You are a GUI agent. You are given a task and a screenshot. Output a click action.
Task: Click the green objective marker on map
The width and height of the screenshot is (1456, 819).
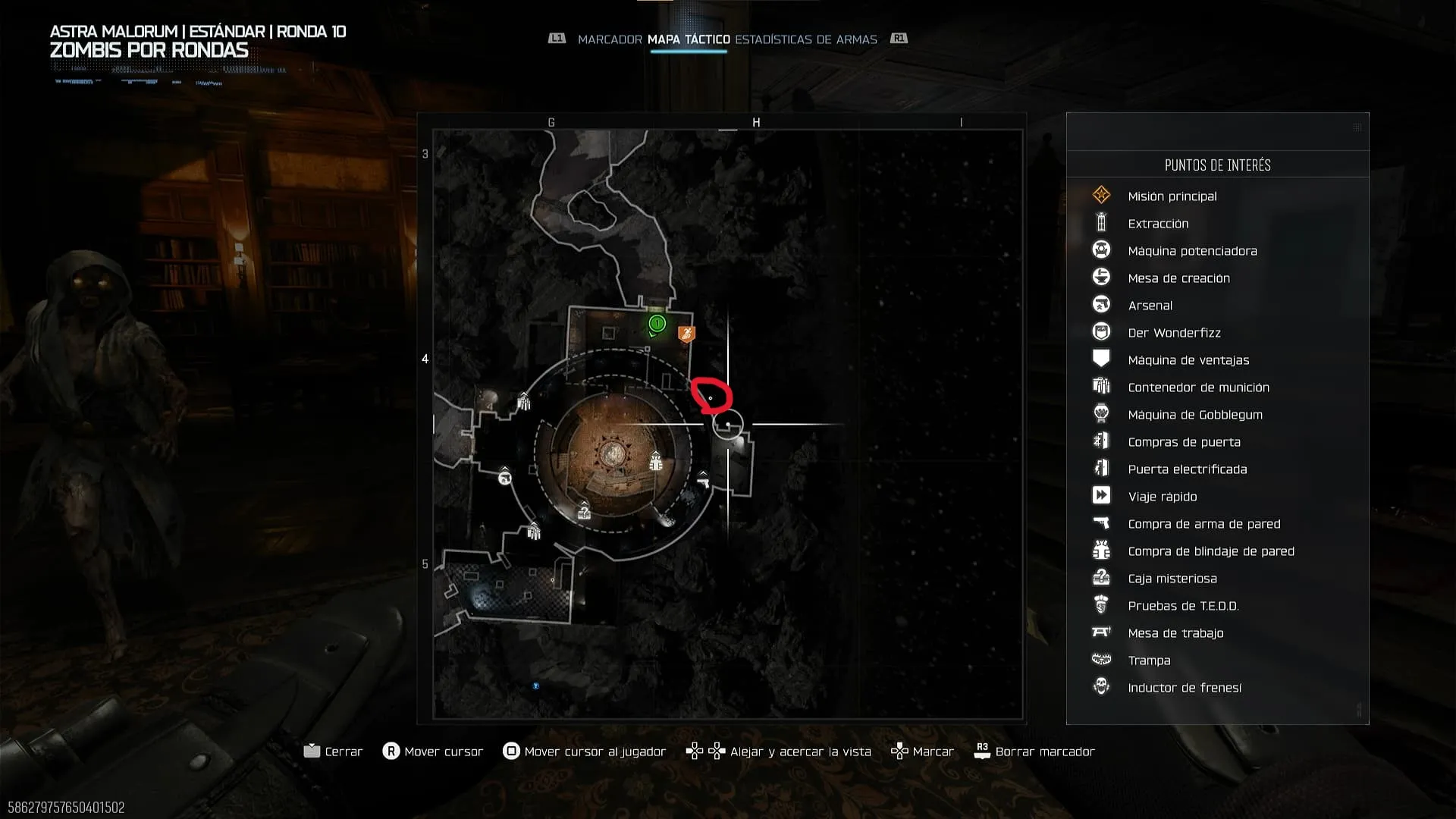tap(657, 325)
